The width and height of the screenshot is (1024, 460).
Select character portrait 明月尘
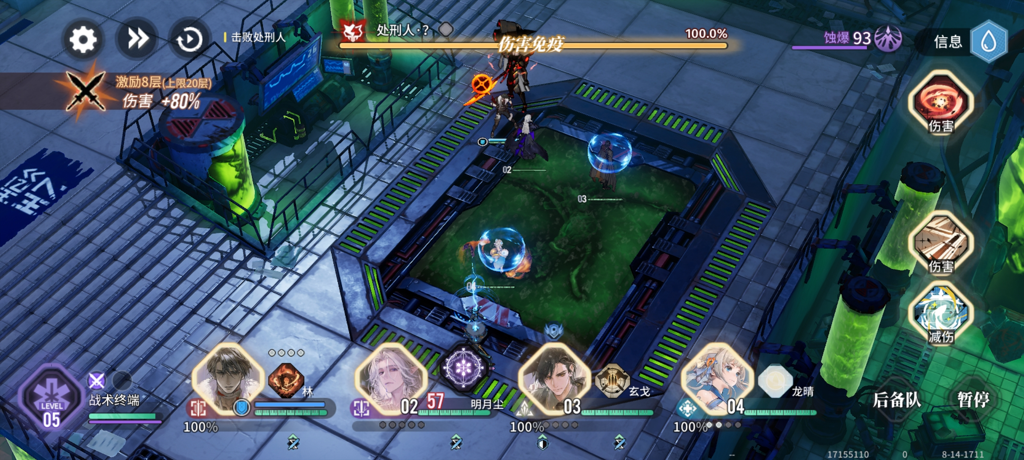coord(390,379)
